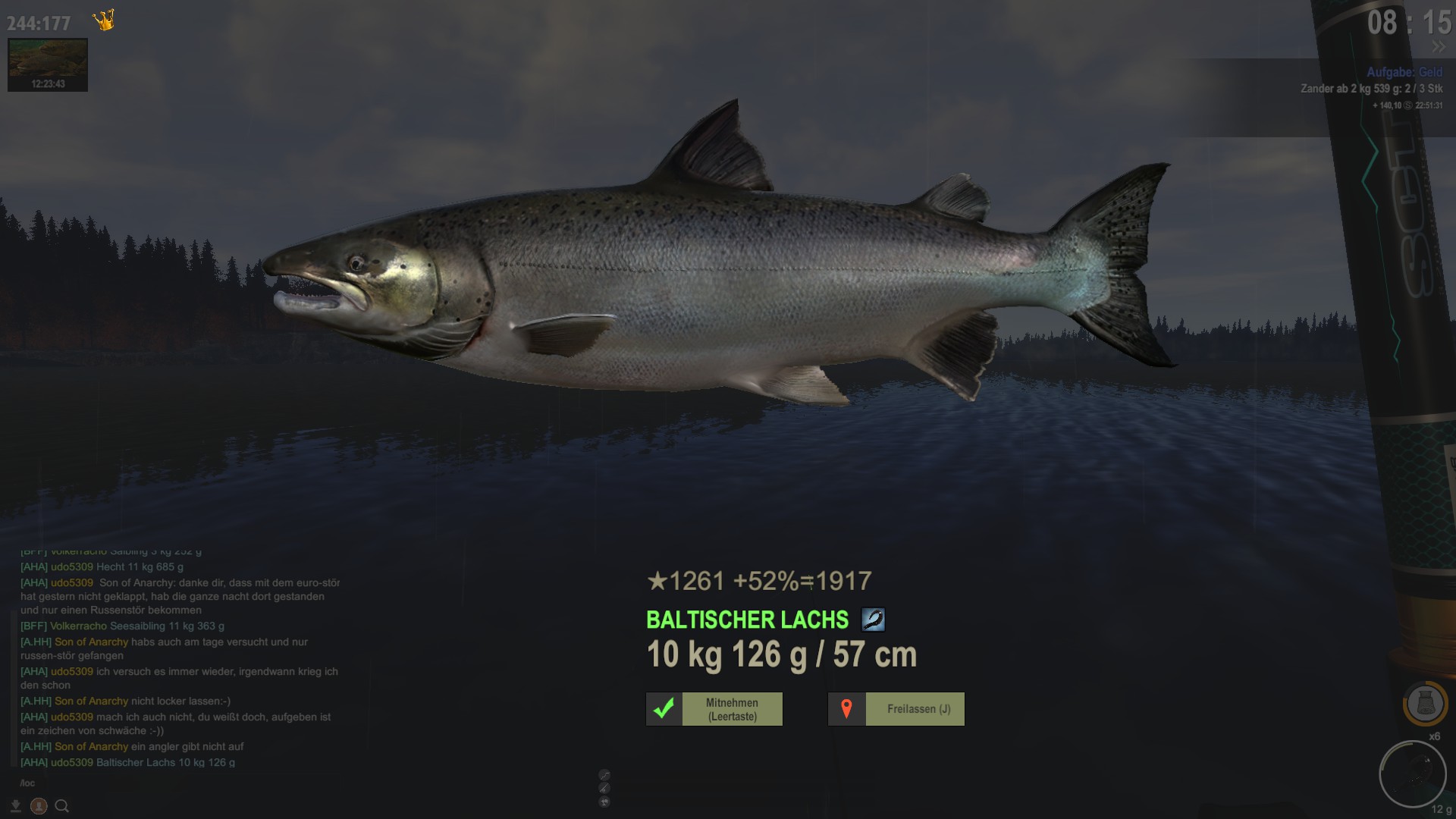This screenshot has height=819, width=1456.
Task: Click the download arrow icon below chat
Action: [x=16, y=806]
